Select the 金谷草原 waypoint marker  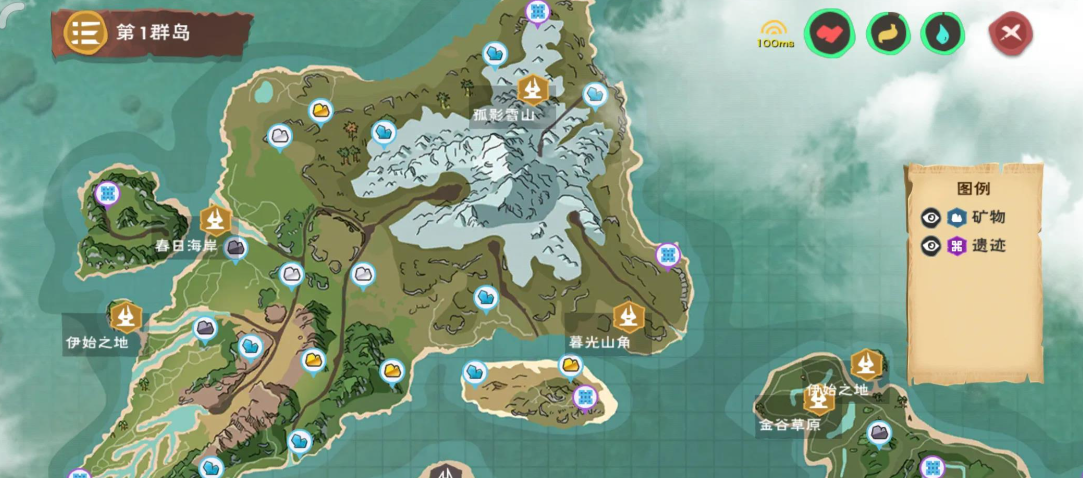(819, 399)
